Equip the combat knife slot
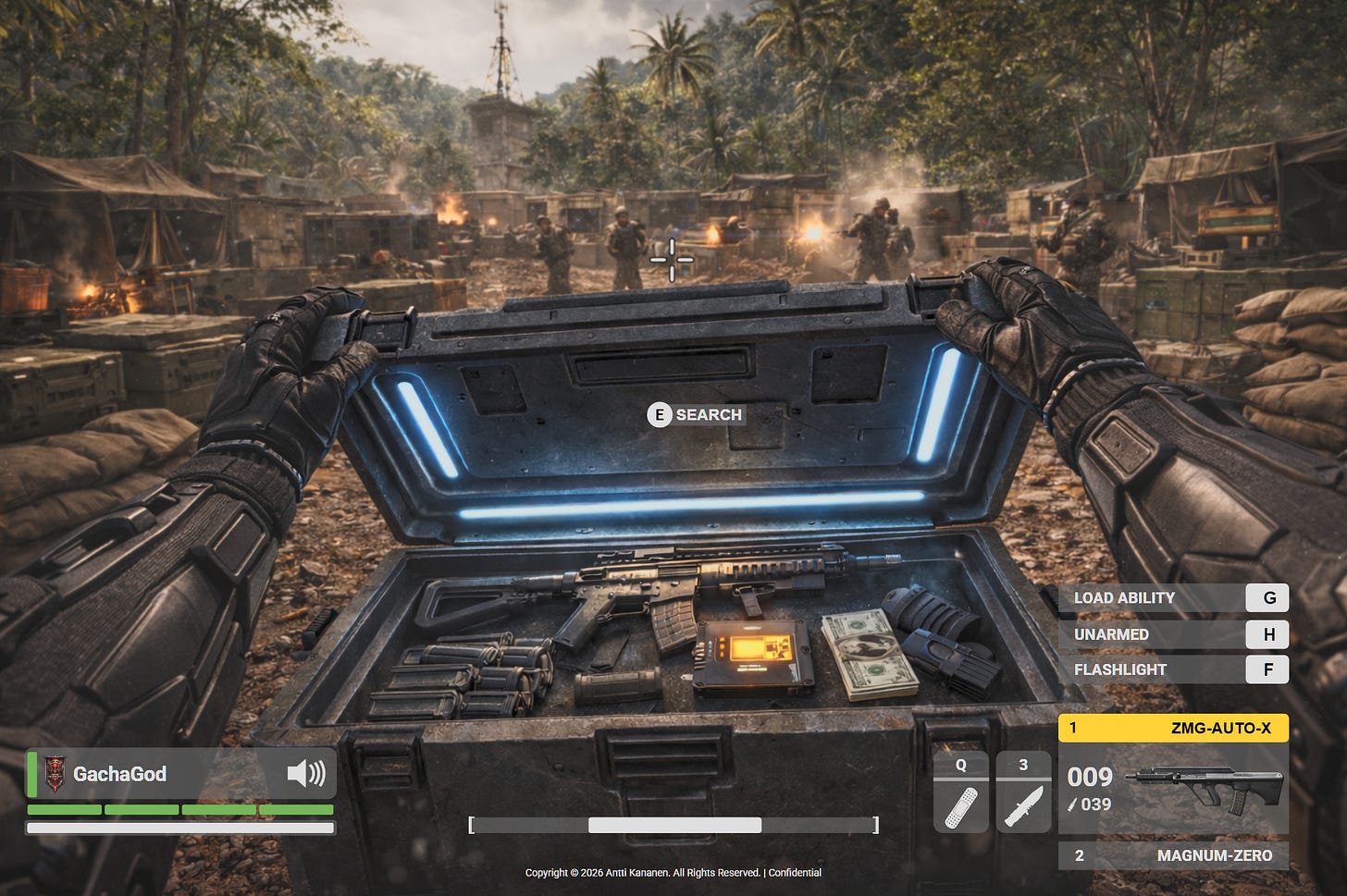The width and height of the screenshot is (1347, 896). click(x=1023, y=792)
